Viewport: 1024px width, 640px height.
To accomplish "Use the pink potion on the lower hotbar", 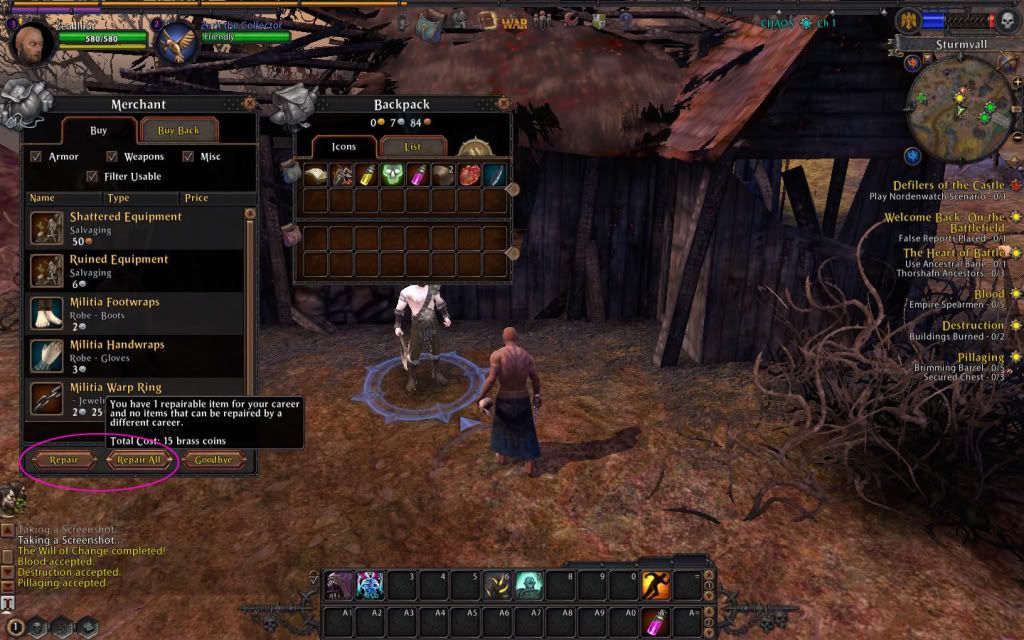I will [x=656, y=621].
